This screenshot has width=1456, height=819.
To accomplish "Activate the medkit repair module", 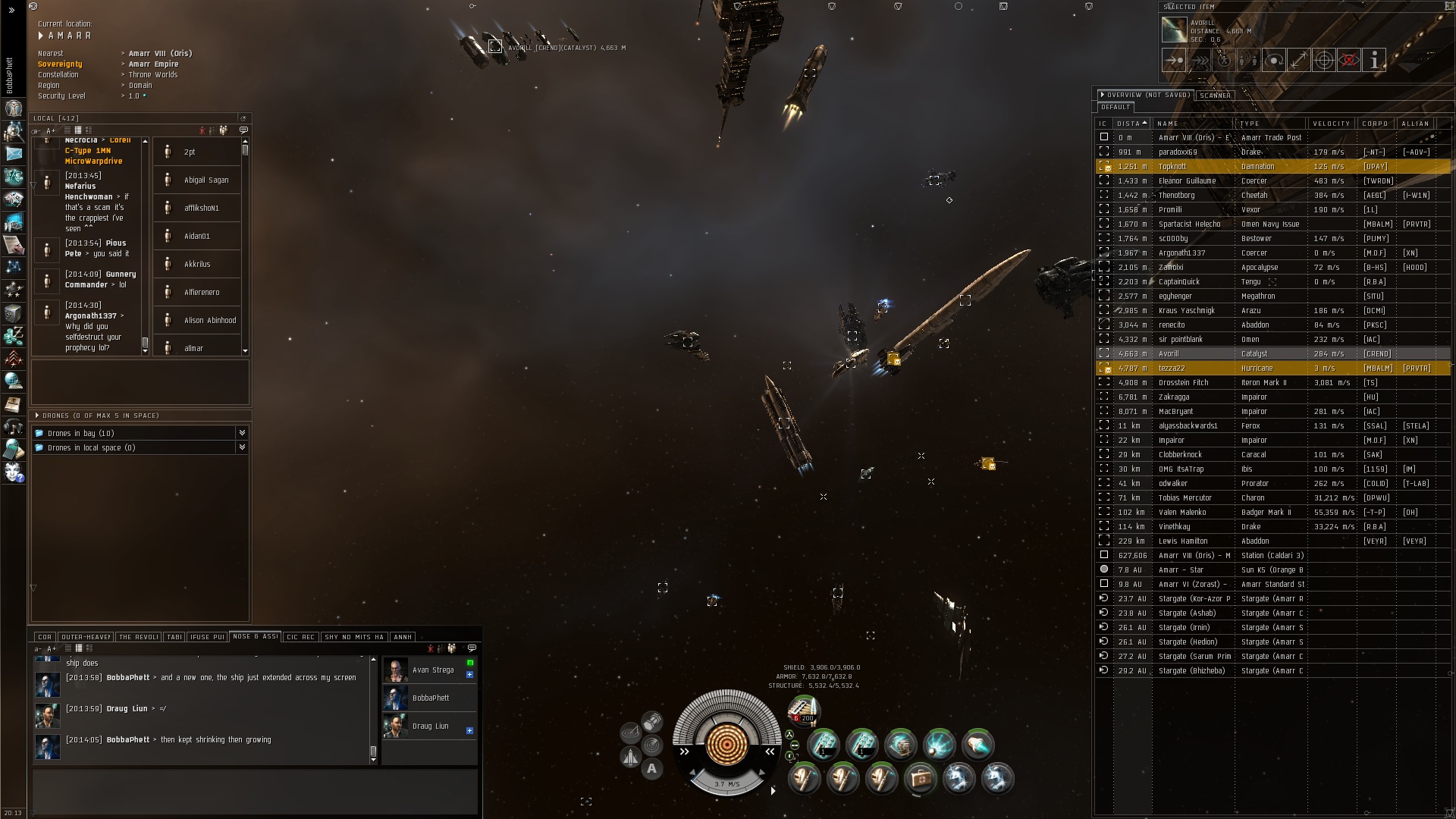I will (x=920, y=778).
